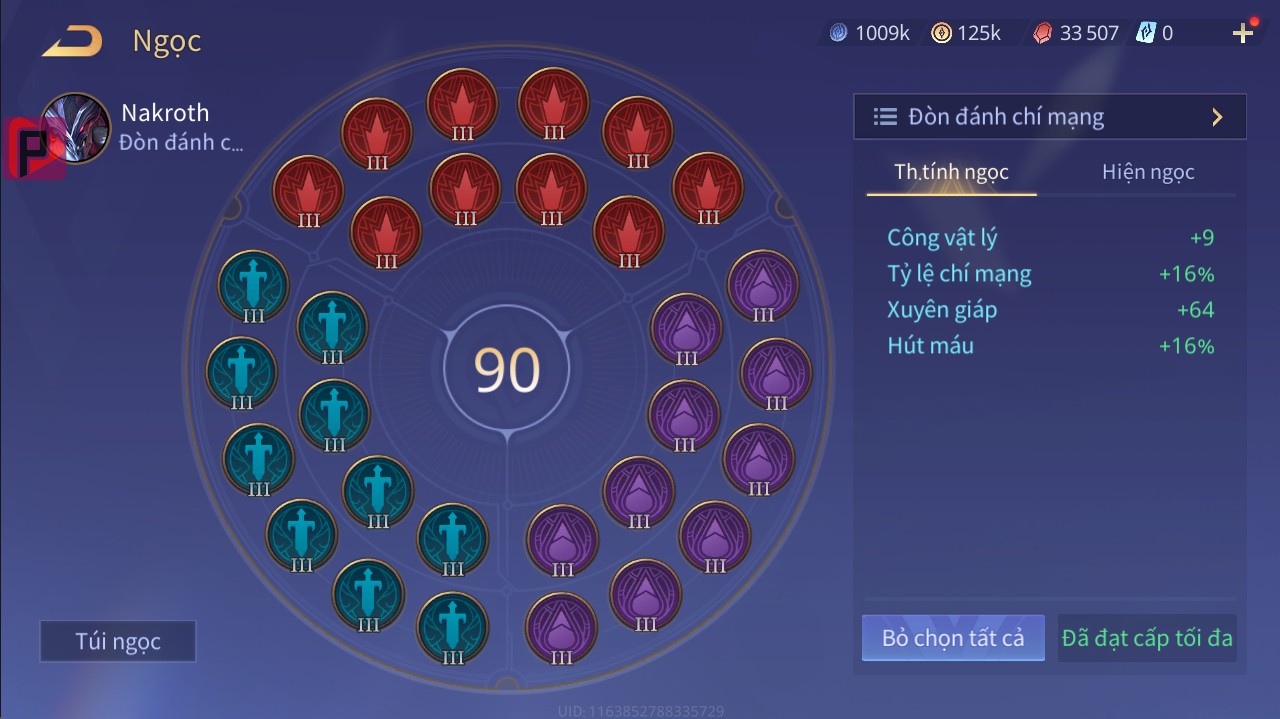The width and height of the screenshot is (1280, 719).
Task: Select the Nakroth hero portrait
Action: (x=76, y=128)
